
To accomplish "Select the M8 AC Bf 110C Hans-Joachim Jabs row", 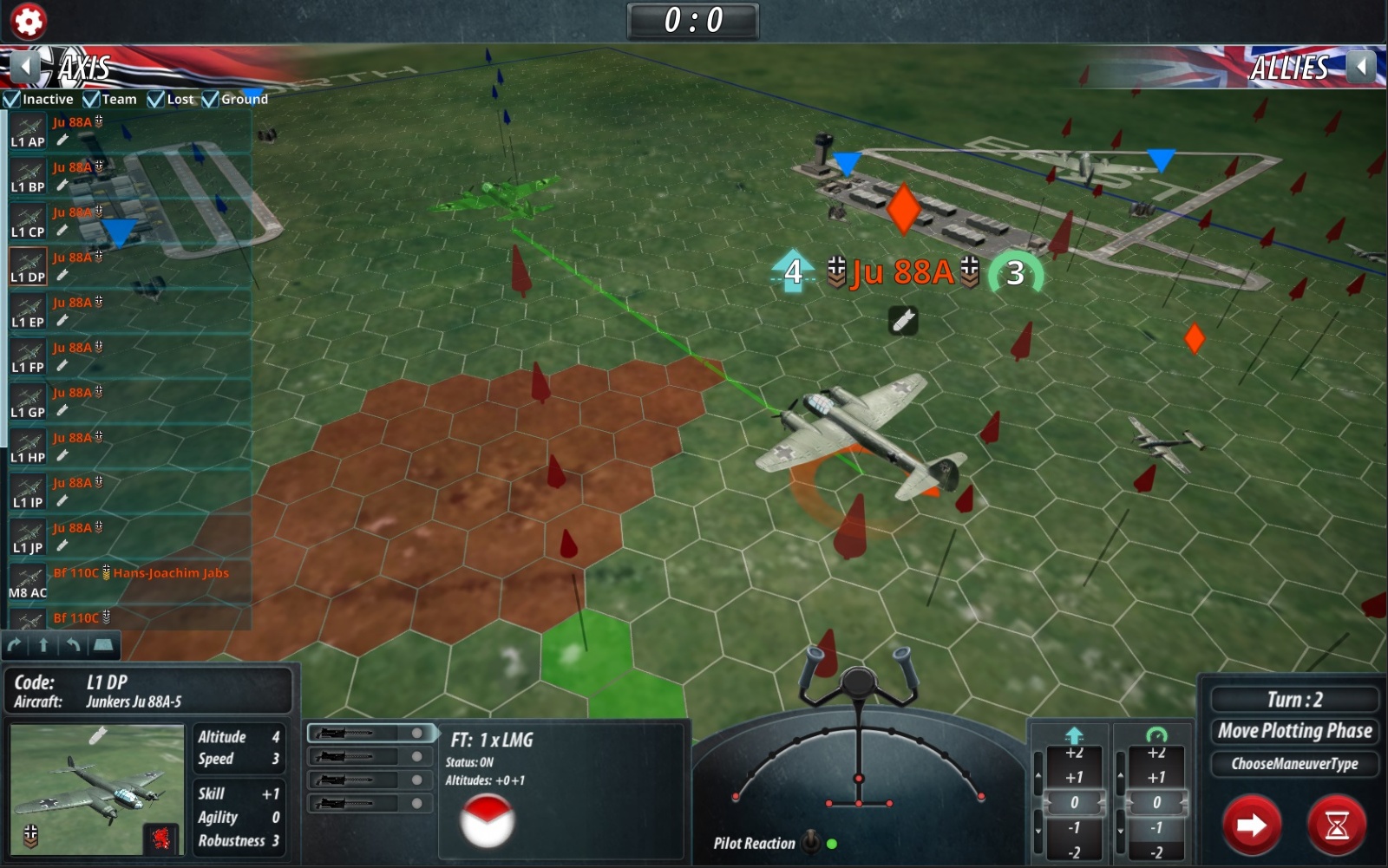I will [130, 583].
